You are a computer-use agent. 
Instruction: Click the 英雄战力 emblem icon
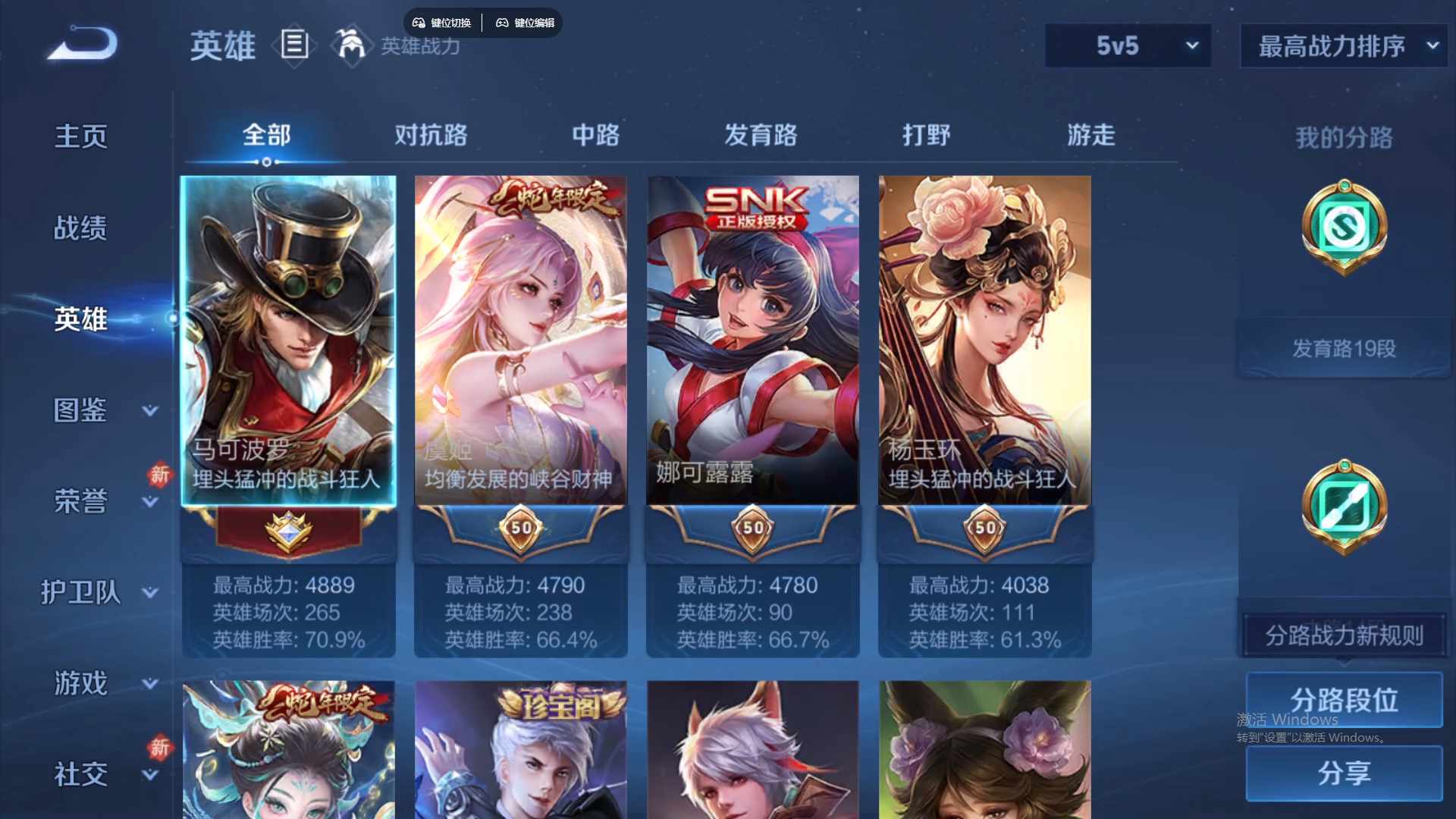(x=350, y=45)
